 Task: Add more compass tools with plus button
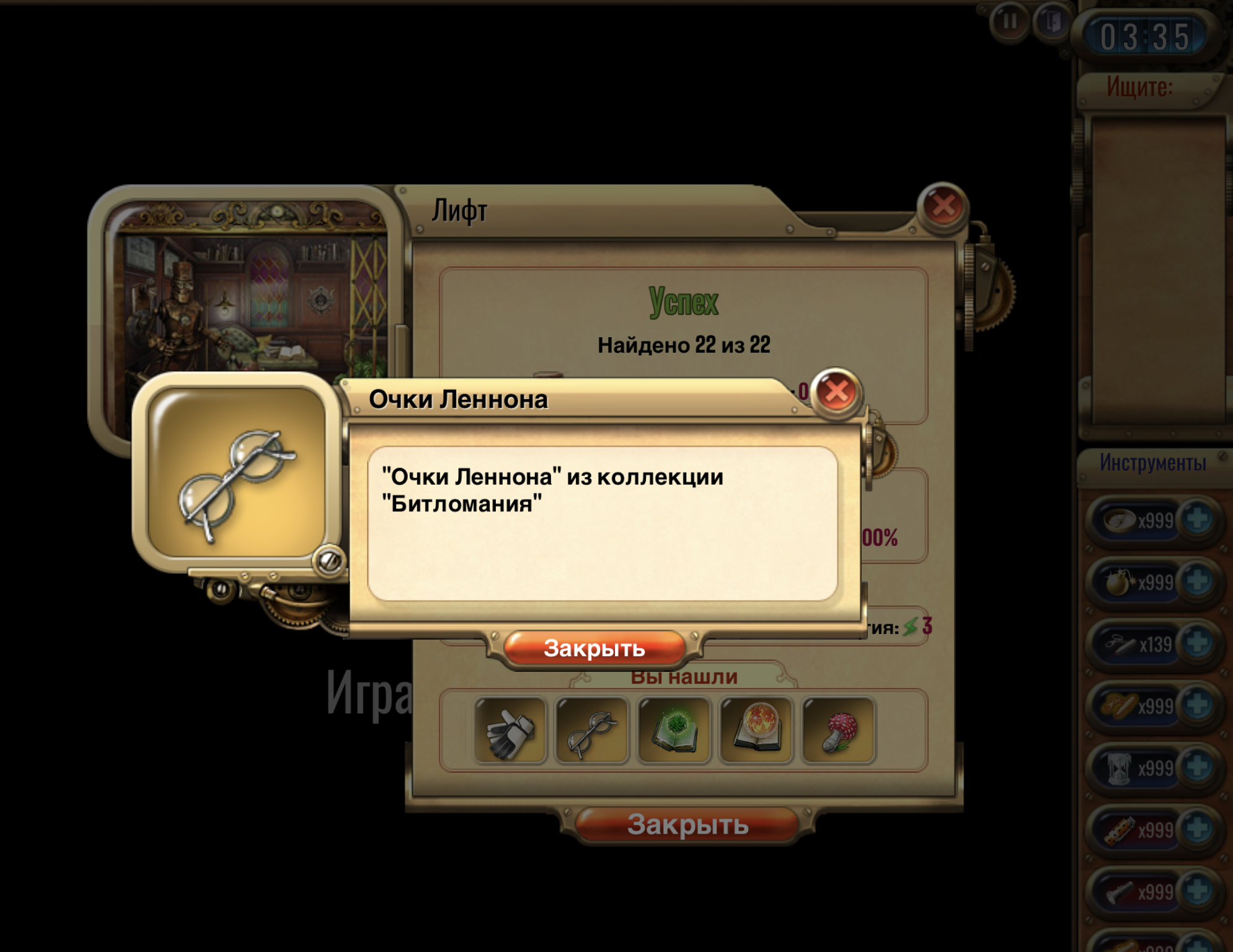point(1198,519)
